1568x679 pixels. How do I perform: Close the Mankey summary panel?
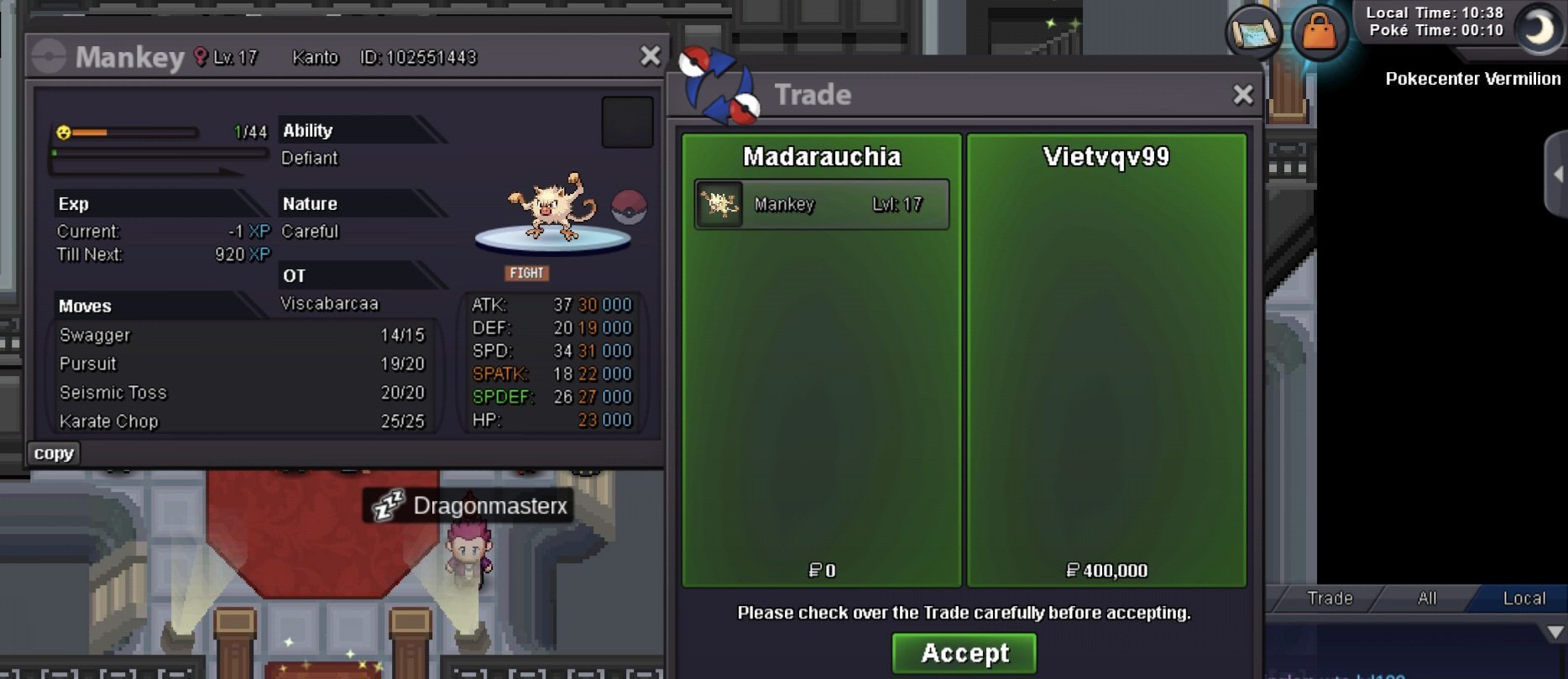click(650, 56)
